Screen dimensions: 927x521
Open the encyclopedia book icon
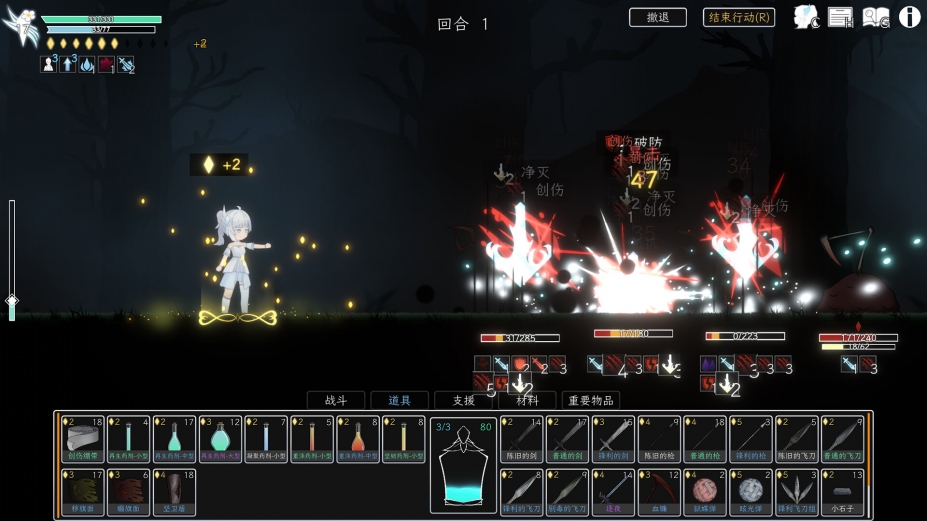[876, 17]
